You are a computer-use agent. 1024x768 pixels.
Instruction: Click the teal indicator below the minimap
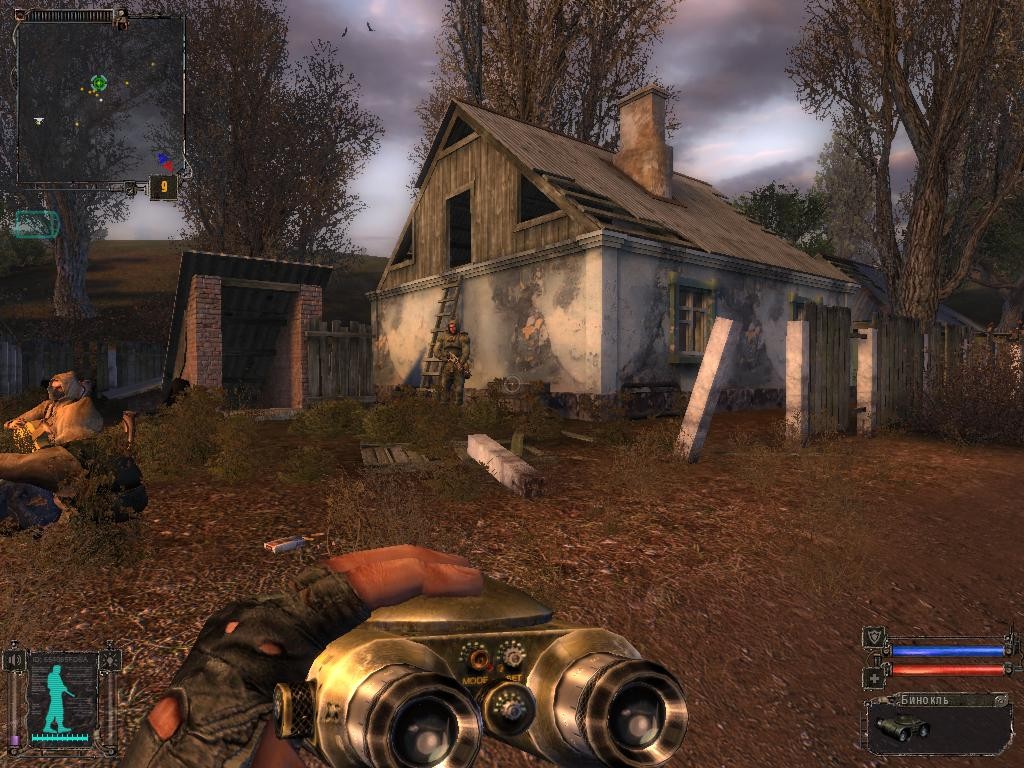click(x=37, y=224)
